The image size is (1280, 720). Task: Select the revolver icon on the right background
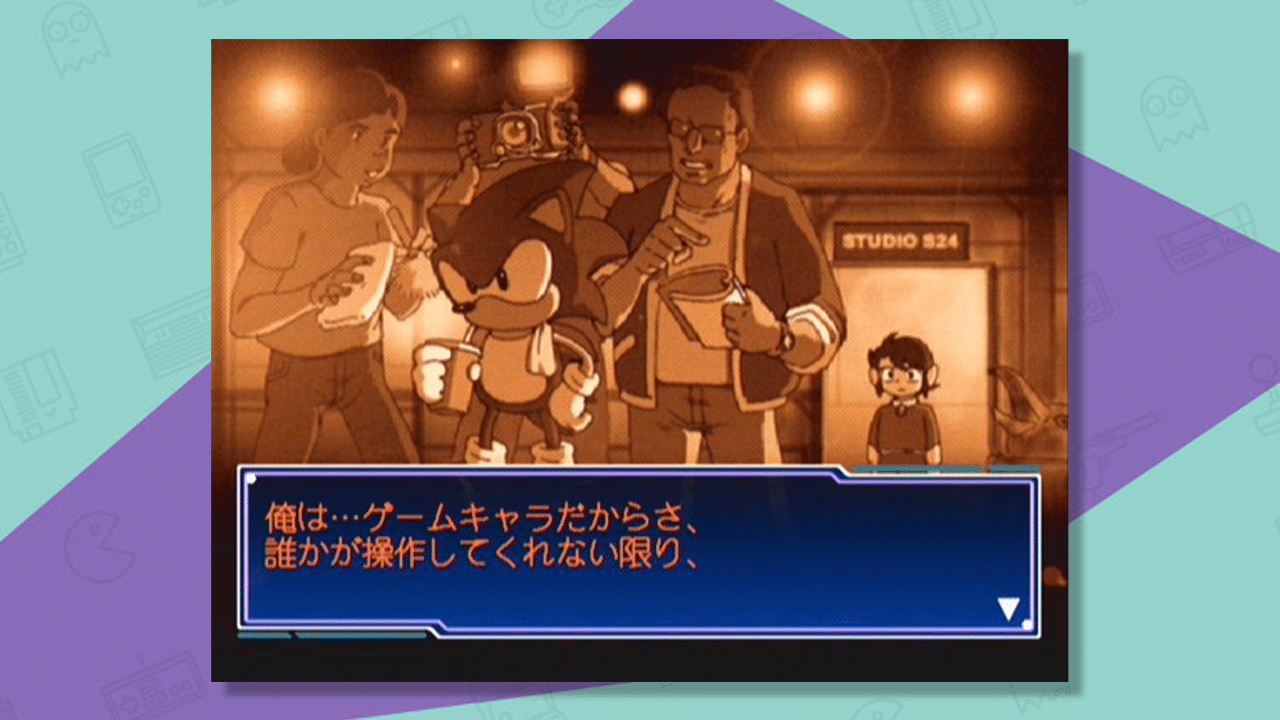[1120, 440]
